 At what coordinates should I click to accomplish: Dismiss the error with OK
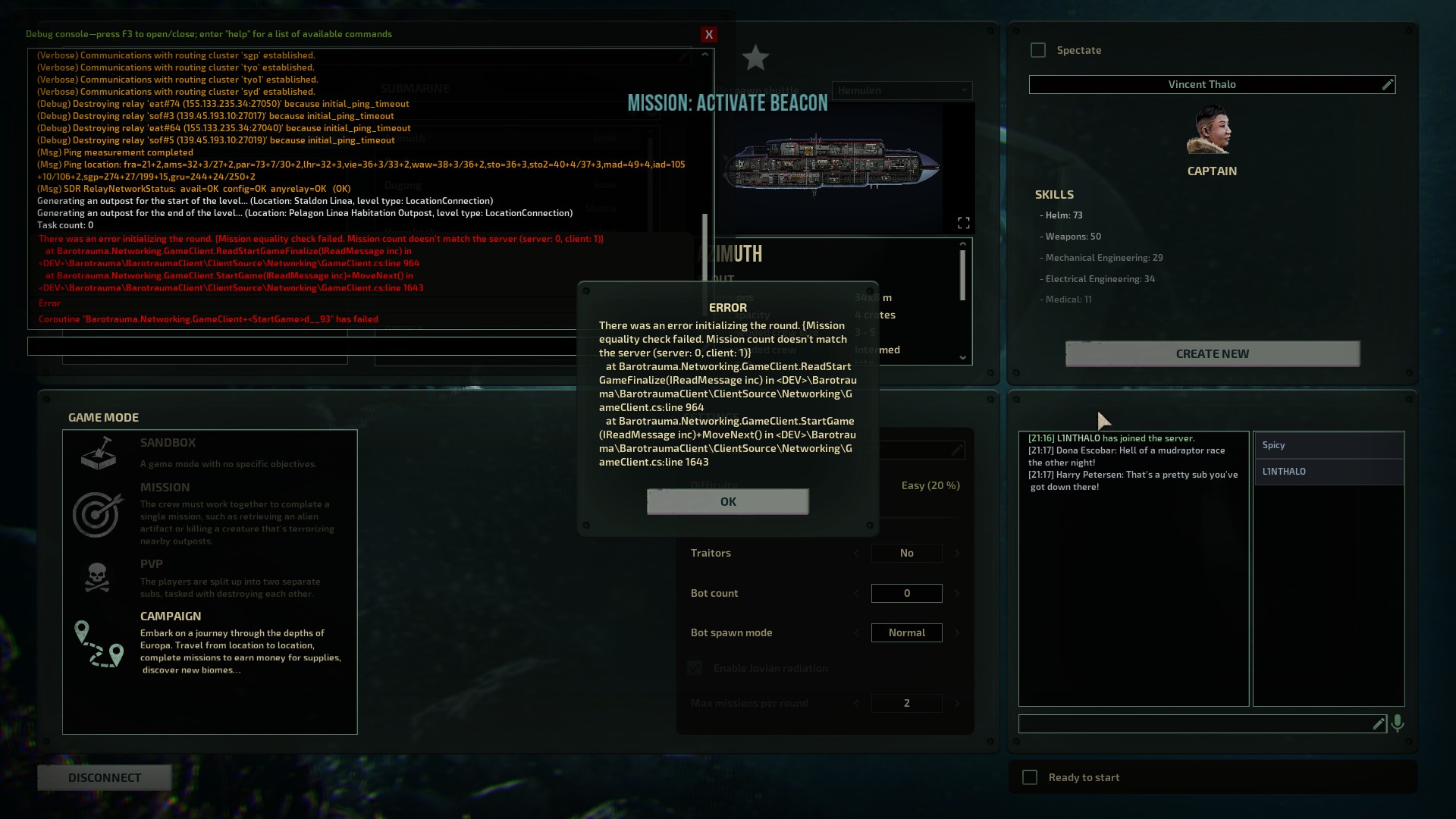point(727,501)
